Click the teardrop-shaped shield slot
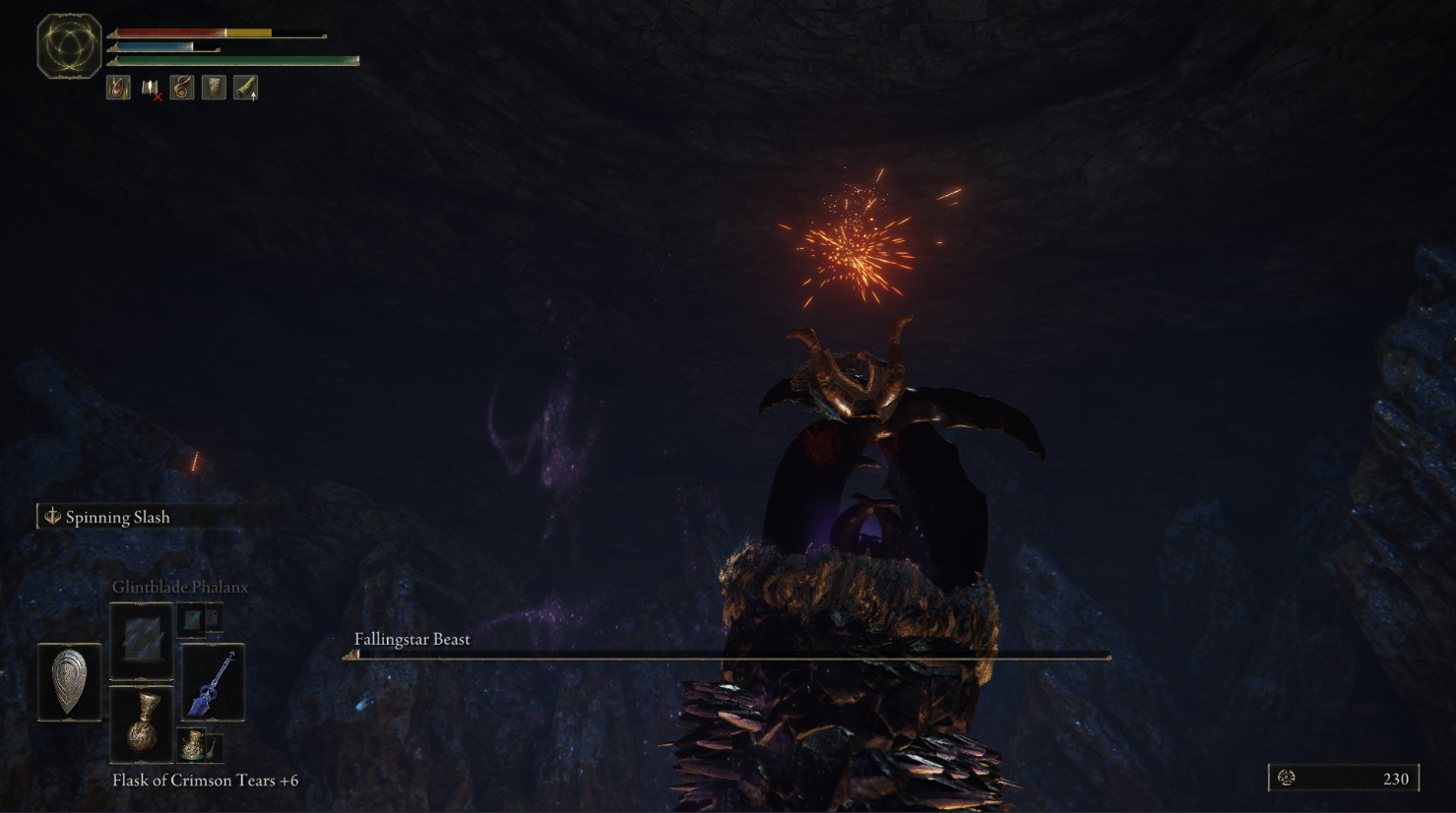This screenshot has width=1456, height=813. coord(70,681)
